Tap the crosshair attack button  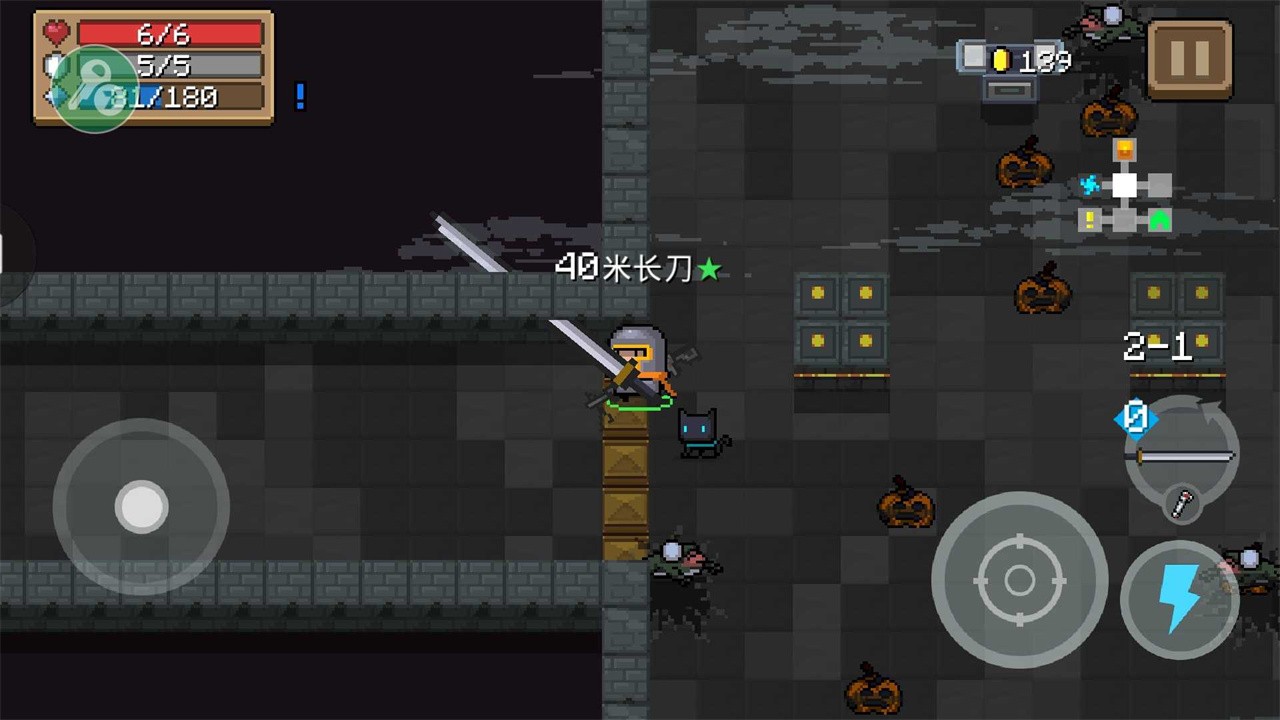[1019, 579]
